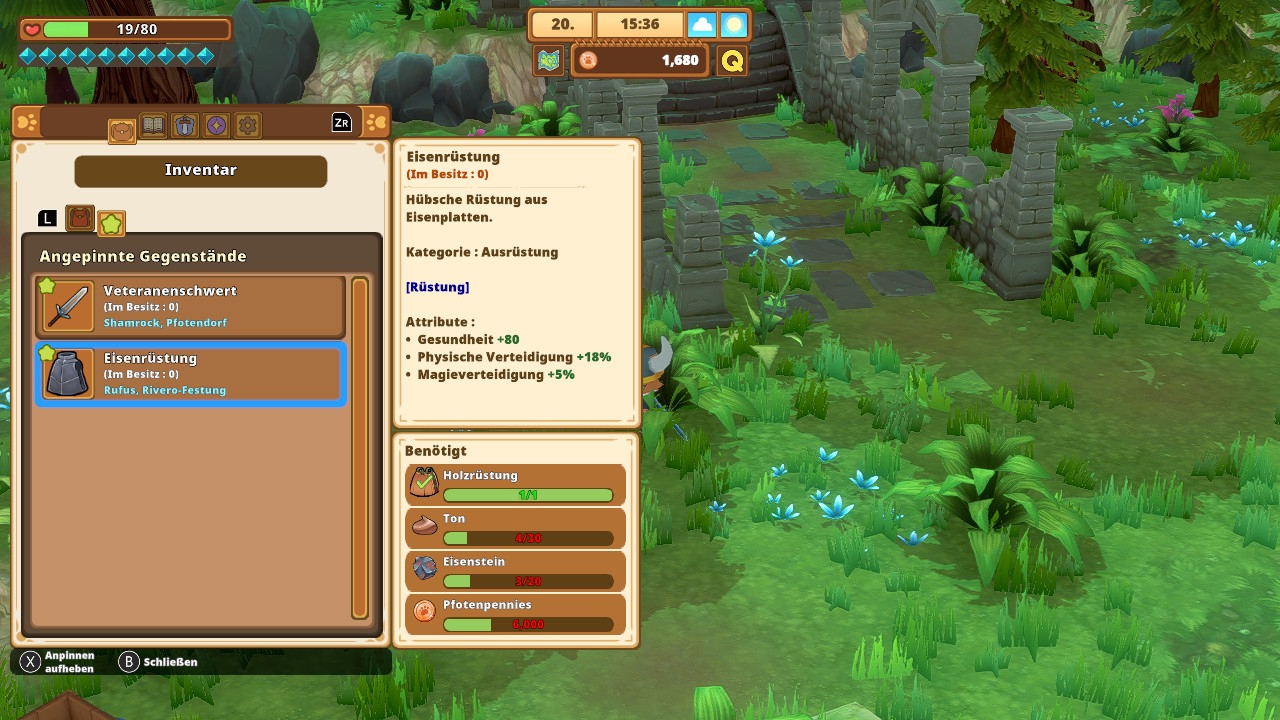Image resolution: width=1280 pixels, height=720 pixels.
Task: Open the armor and sword equipment tab
Action: click(x=184, y=125)
